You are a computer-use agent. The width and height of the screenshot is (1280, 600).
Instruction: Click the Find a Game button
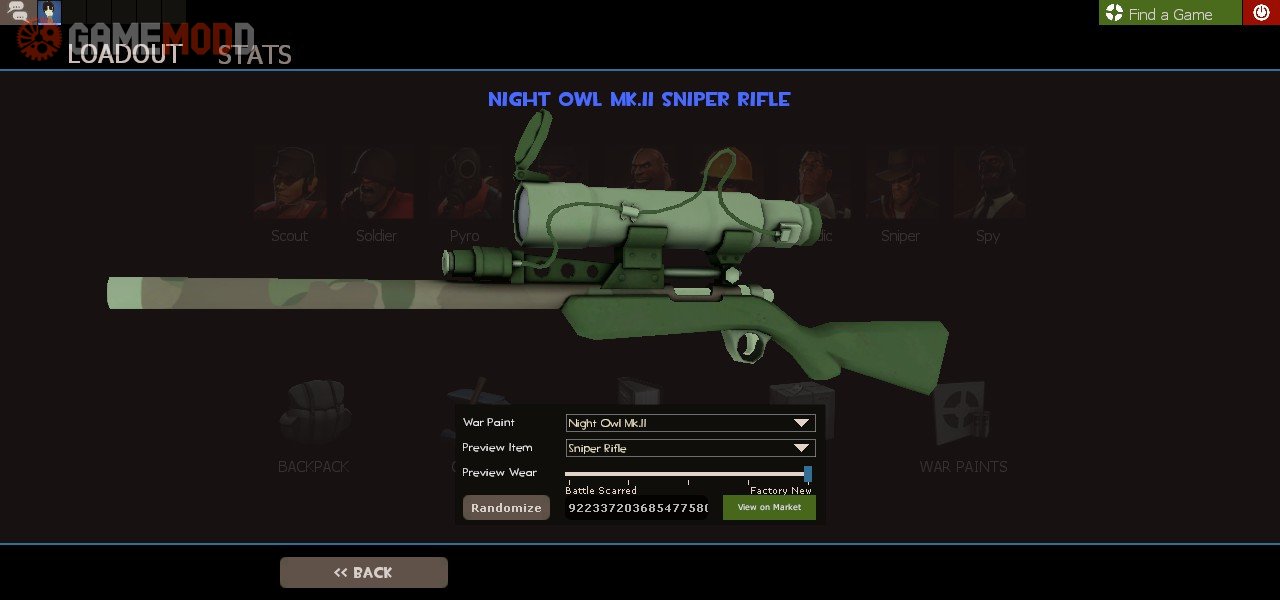click(1169, 13)
